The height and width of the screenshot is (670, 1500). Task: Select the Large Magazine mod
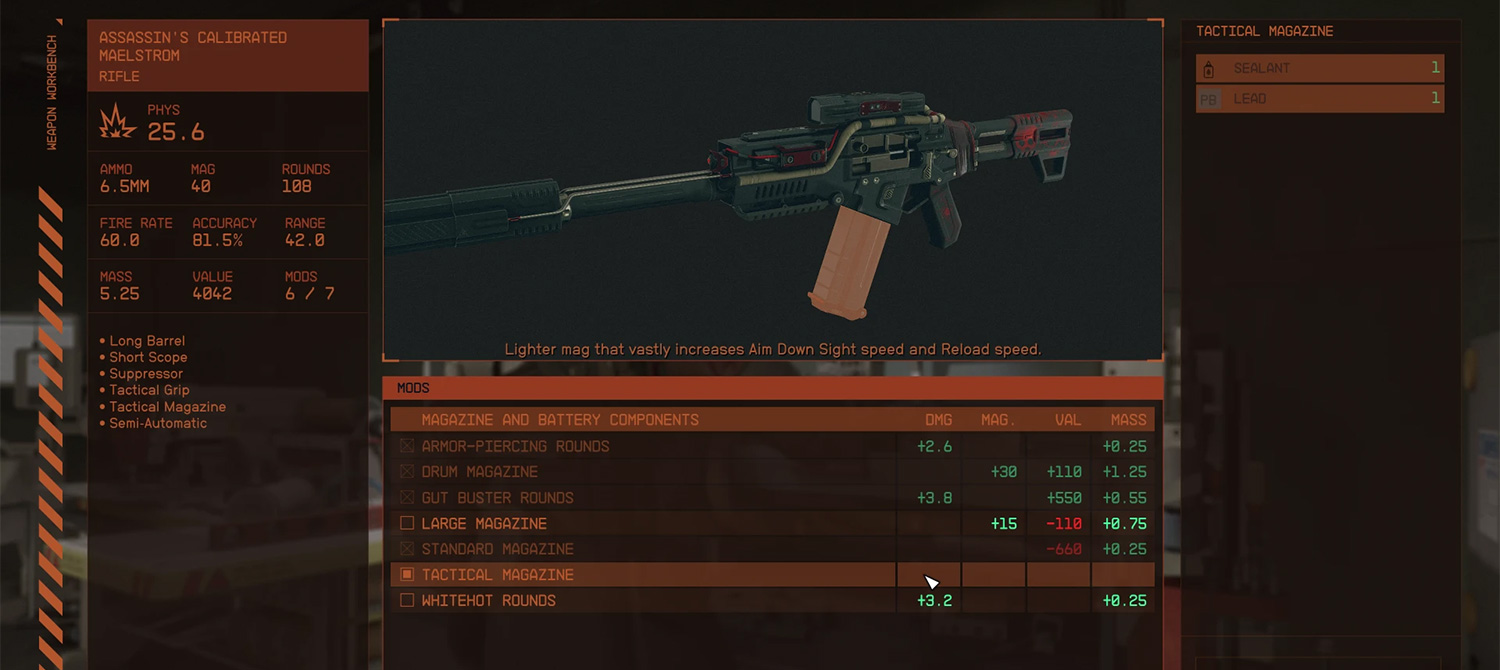[484, 524]
